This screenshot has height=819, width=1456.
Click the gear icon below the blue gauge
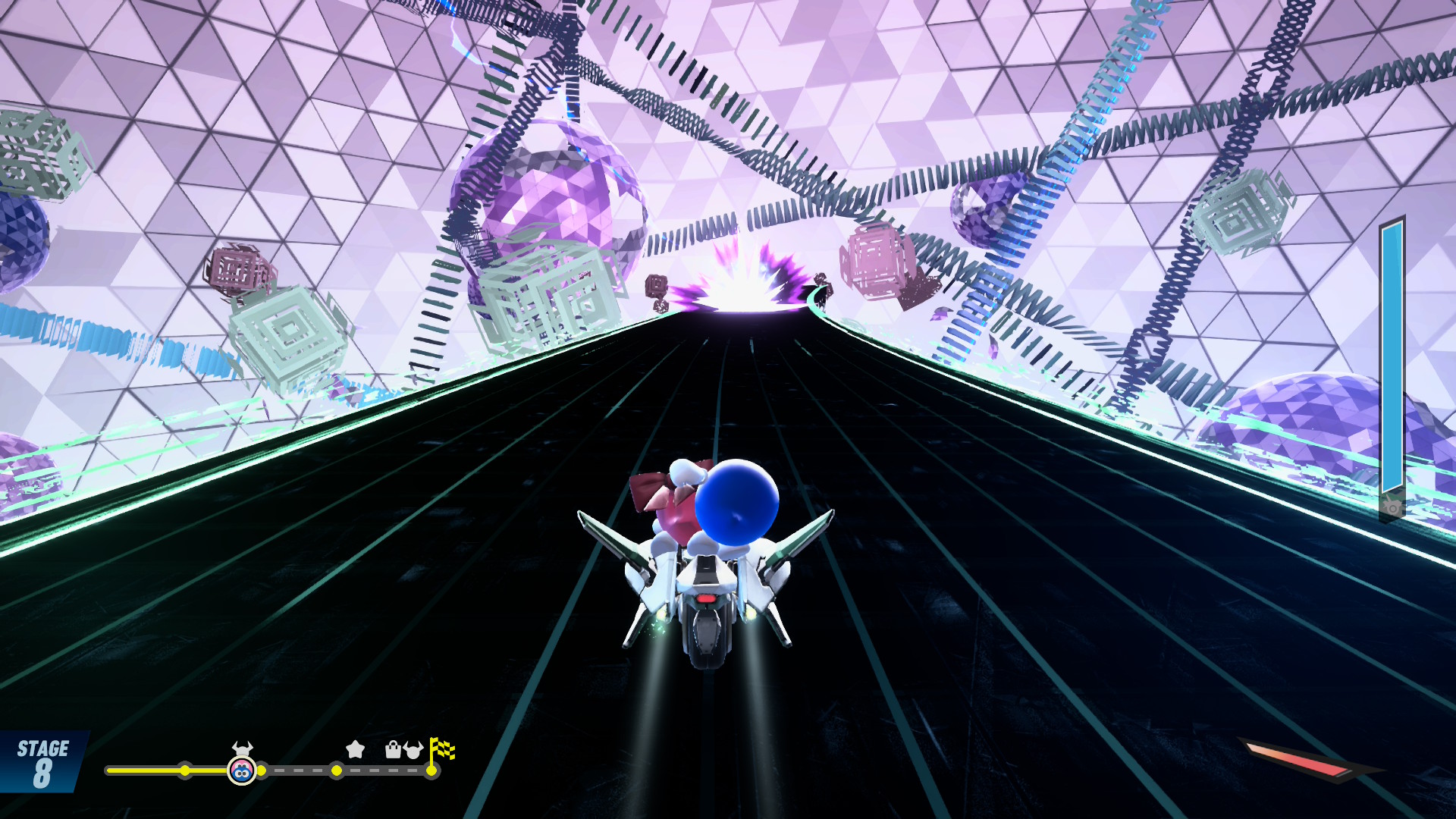coord(1392,506)
